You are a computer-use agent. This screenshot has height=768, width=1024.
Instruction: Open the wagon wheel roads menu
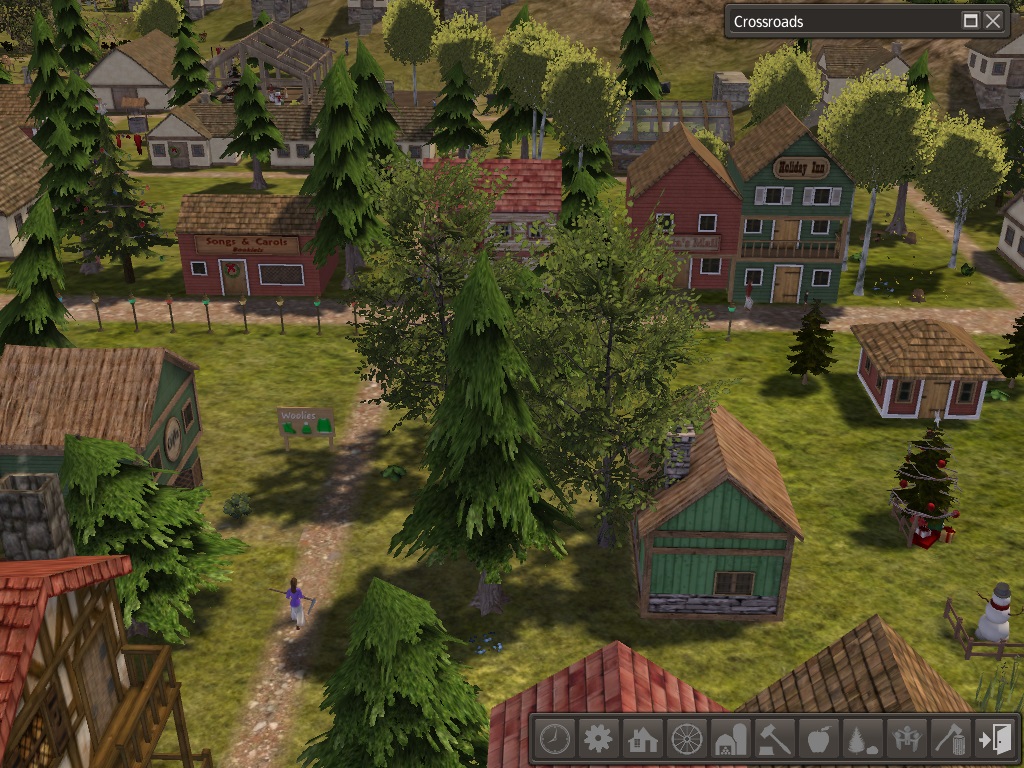(x=686, y=740)
